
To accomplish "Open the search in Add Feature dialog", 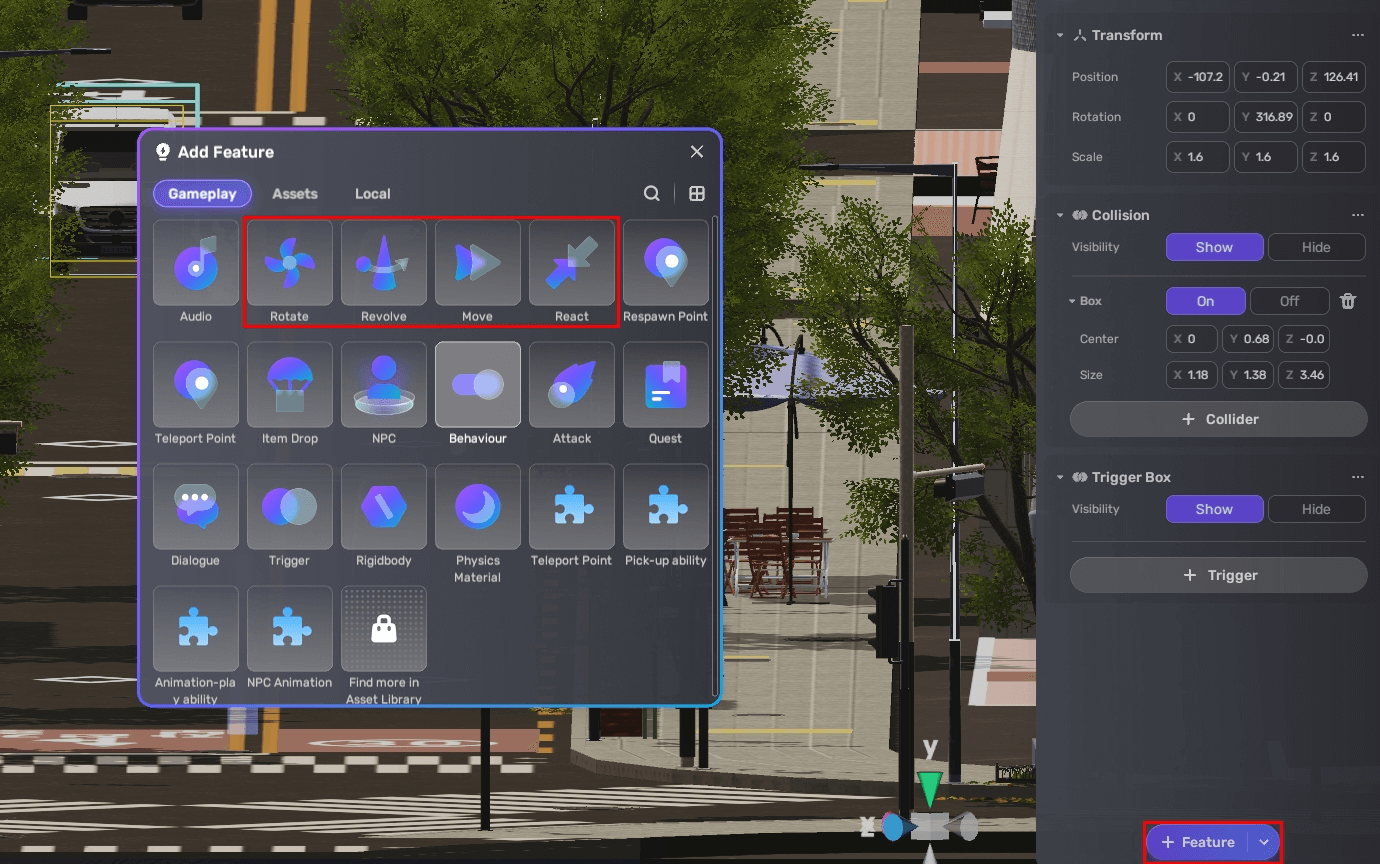I will click(x=651, y=193).
